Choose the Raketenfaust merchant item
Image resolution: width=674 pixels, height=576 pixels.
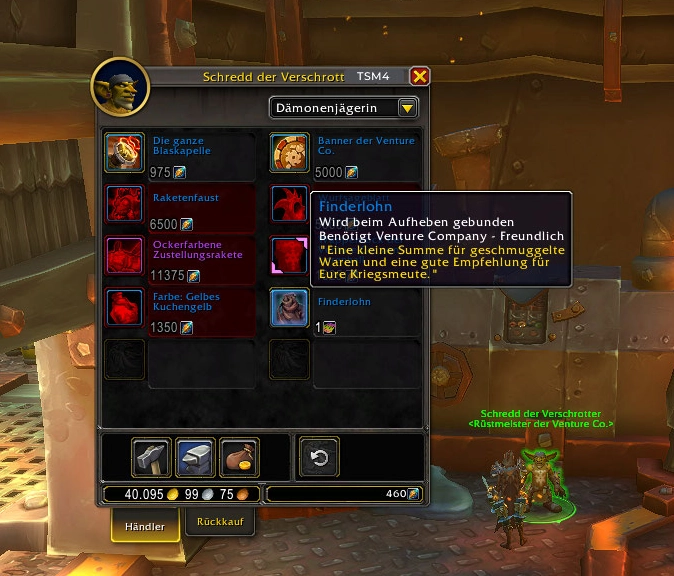tap(124, 204)
